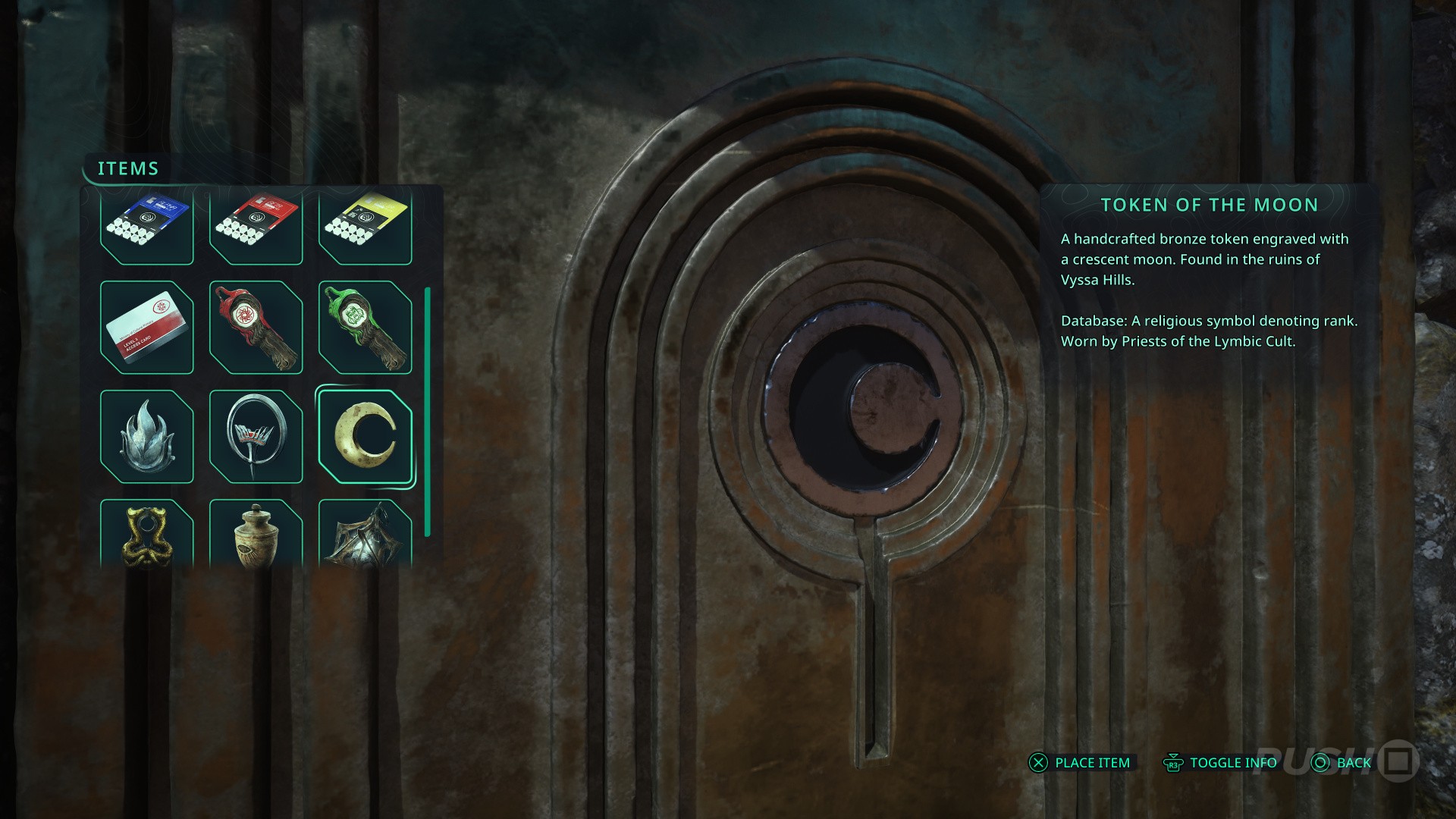
Task: Select the green-sealed wooden key
Action: pos(365,328)
